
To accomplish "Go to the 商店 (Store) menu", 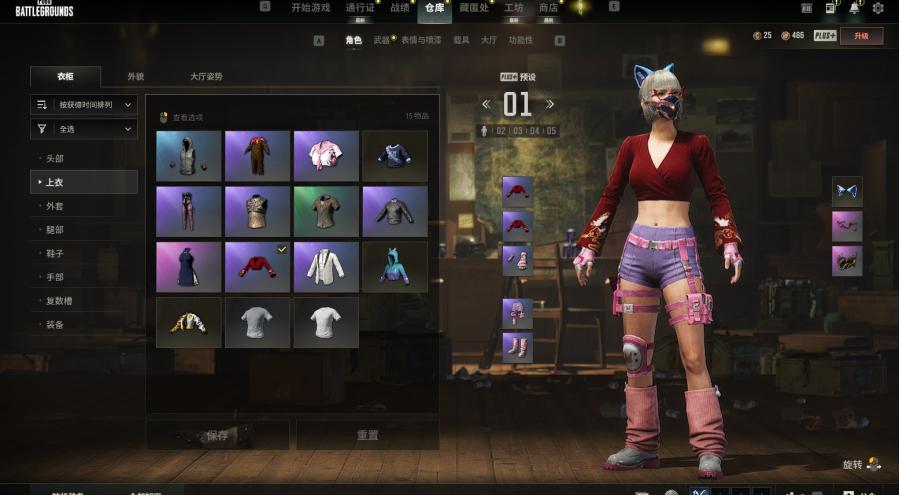I will point(548,7).
